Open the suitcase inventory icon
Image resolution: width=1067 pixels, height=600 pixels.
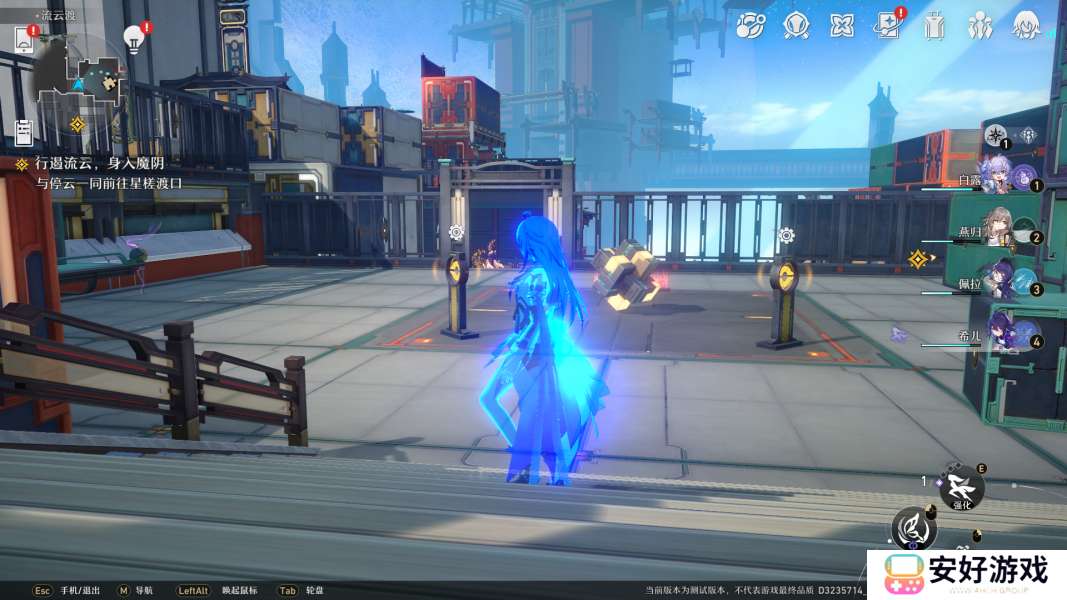point(934,25)
